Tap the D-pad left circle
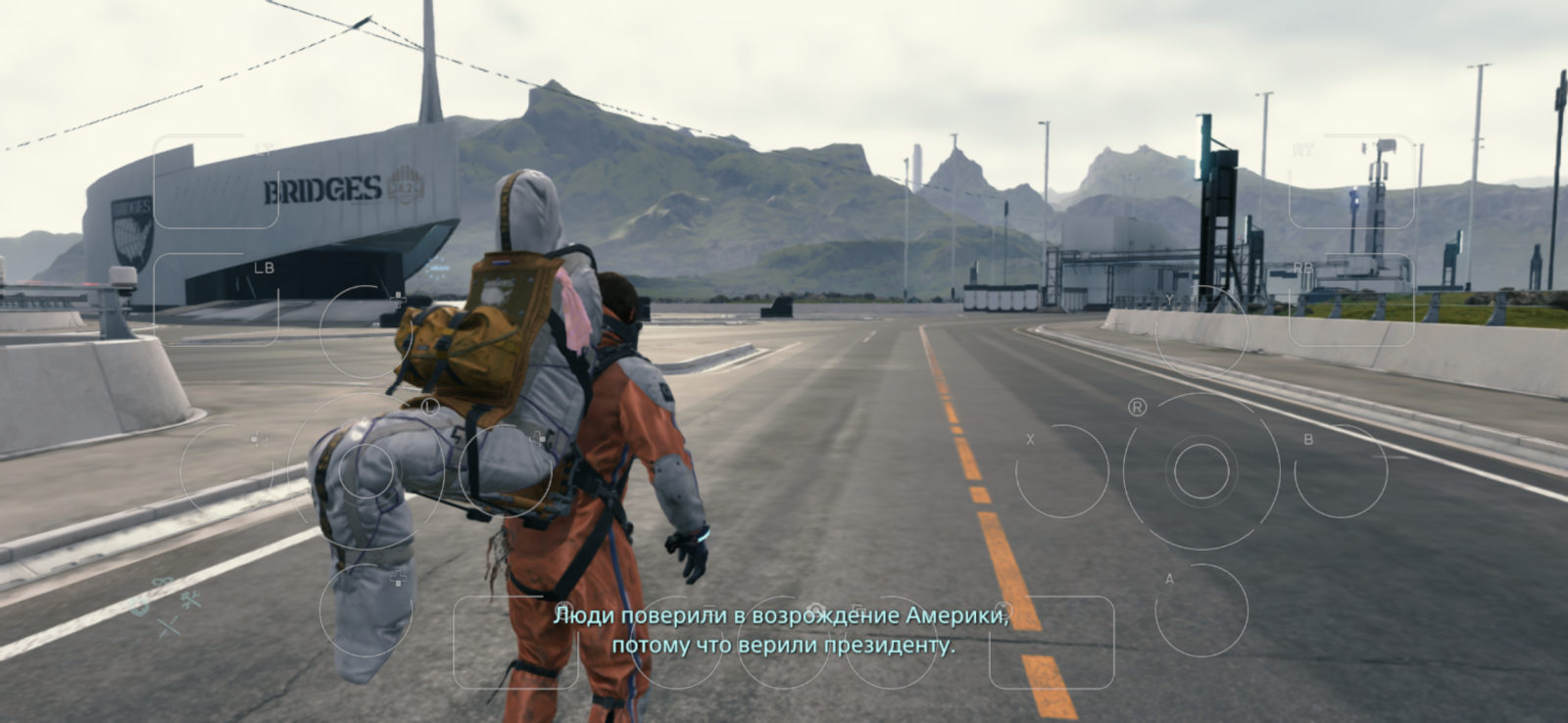The height and width of the screenshot is (723, 1568). point(226,471)
